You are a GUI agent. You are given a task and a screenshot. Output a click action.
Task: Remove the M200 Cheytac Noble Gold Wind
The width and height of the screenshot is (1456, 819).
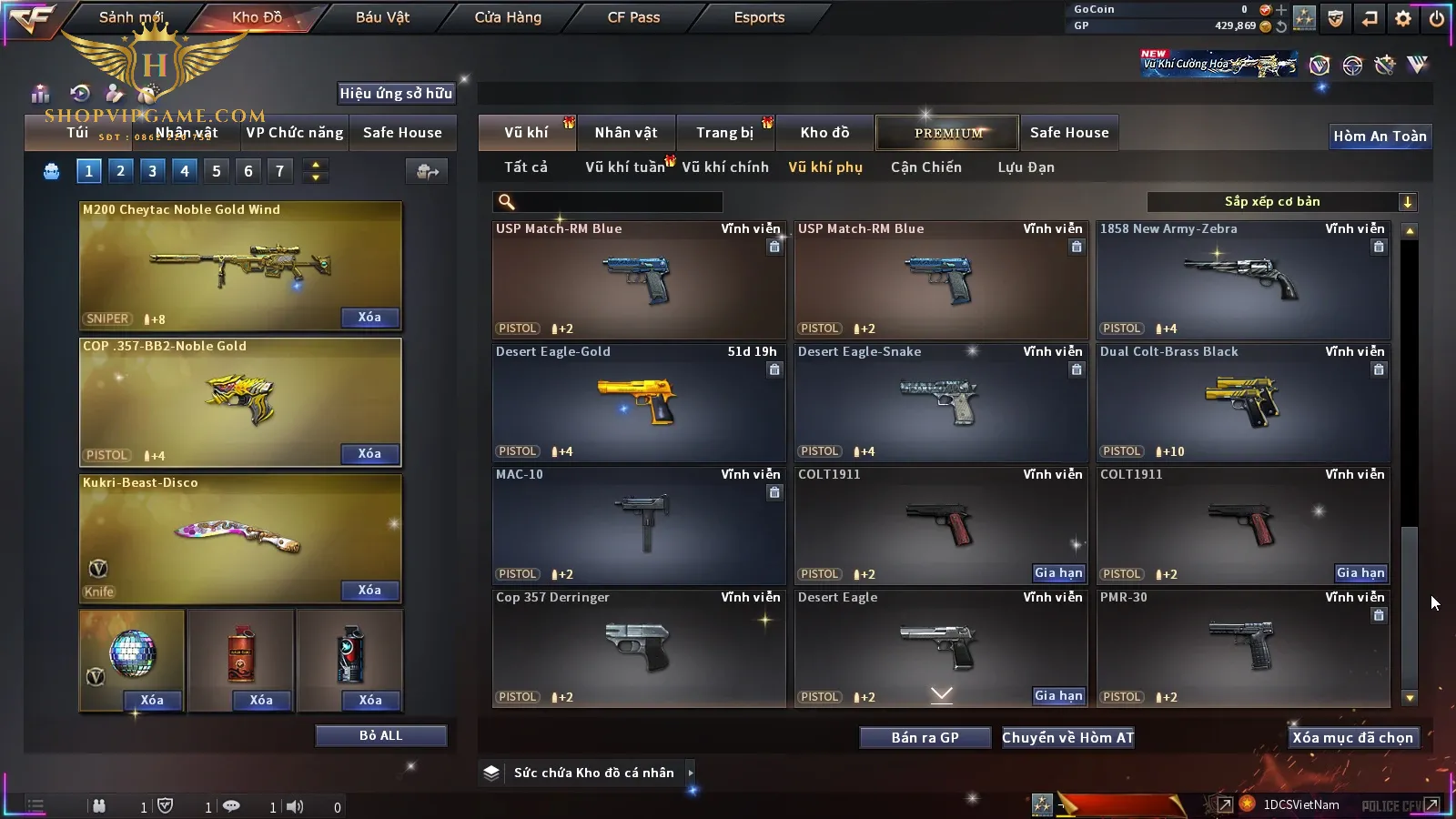pos(369,318)
